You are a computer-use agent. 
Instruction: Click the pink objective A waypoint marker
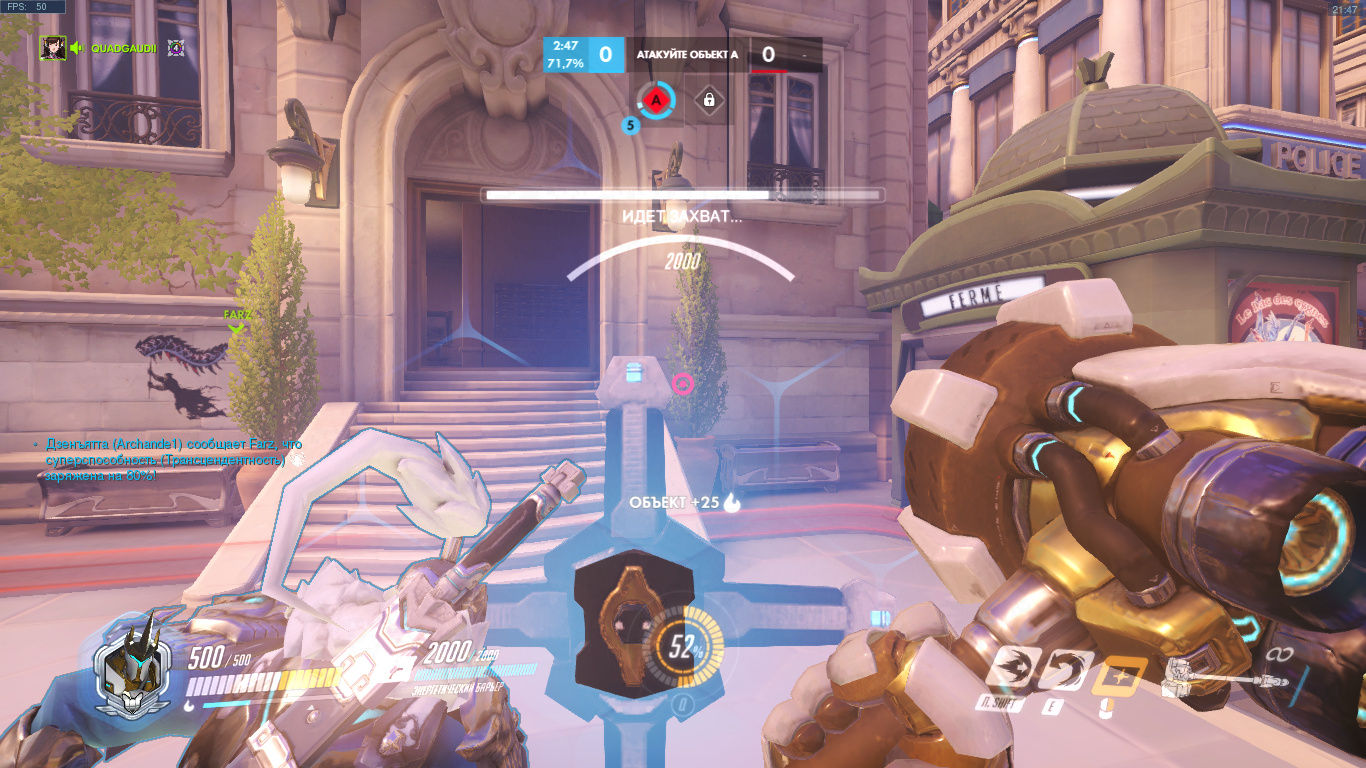tap(683, 383)
